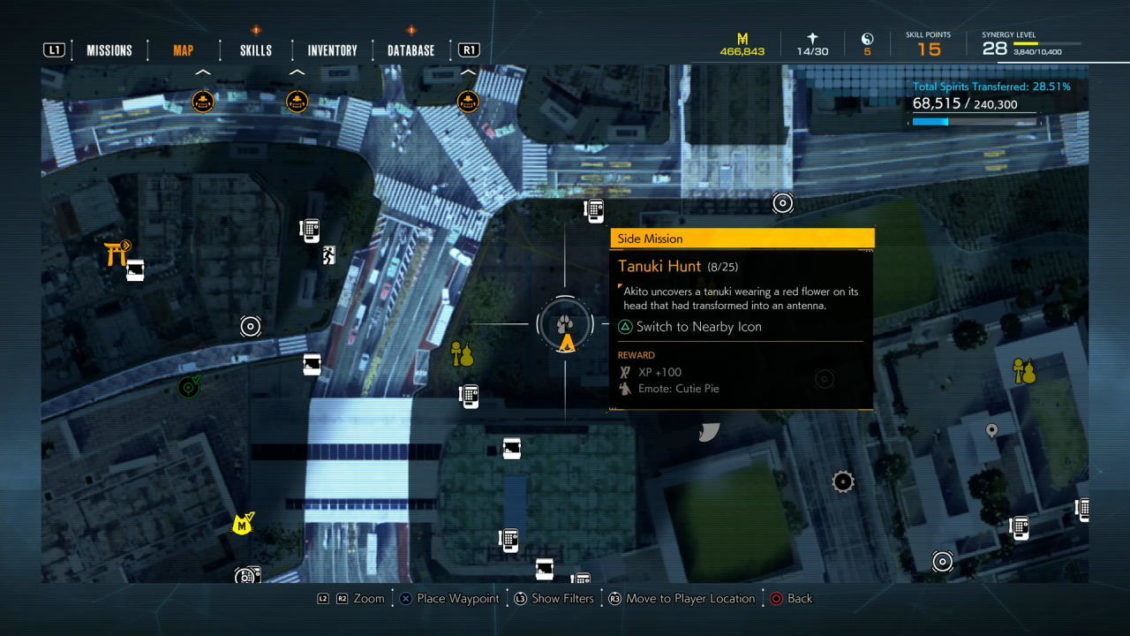Viewport: 1130px width, 636px height.
Task: Open the Inventory tab
Action: click(332, 50)
